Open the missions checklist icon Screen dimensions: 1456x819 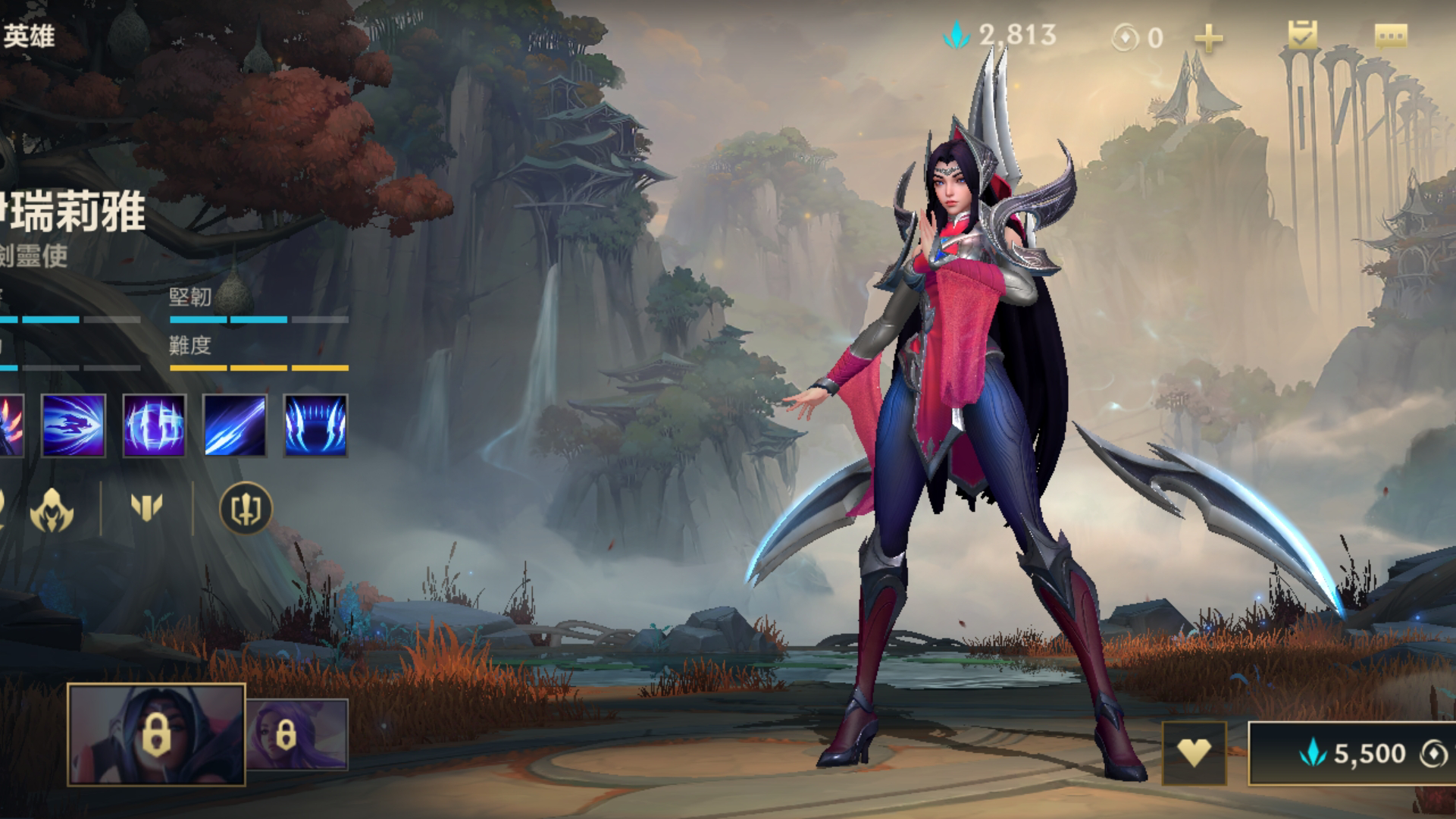point(1302,35)
